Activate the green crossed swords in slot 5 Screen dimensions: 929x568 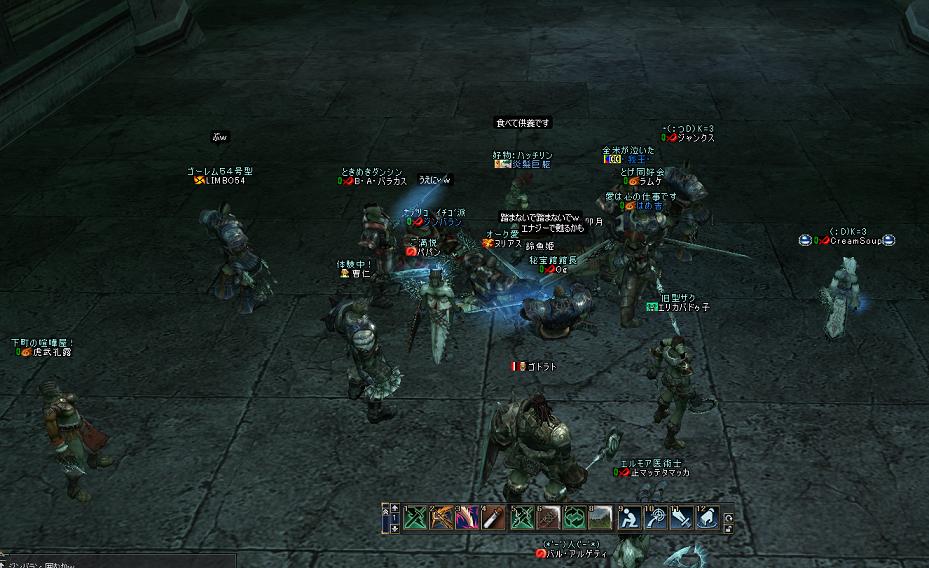pos(522,518)
